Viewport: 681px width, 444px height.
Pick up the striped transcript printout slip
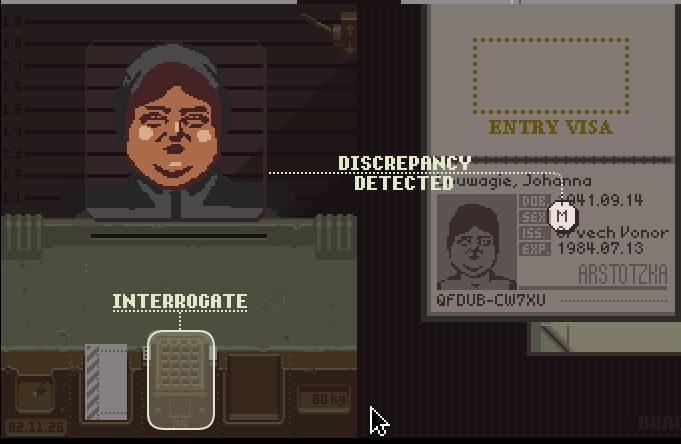point(106,381)
